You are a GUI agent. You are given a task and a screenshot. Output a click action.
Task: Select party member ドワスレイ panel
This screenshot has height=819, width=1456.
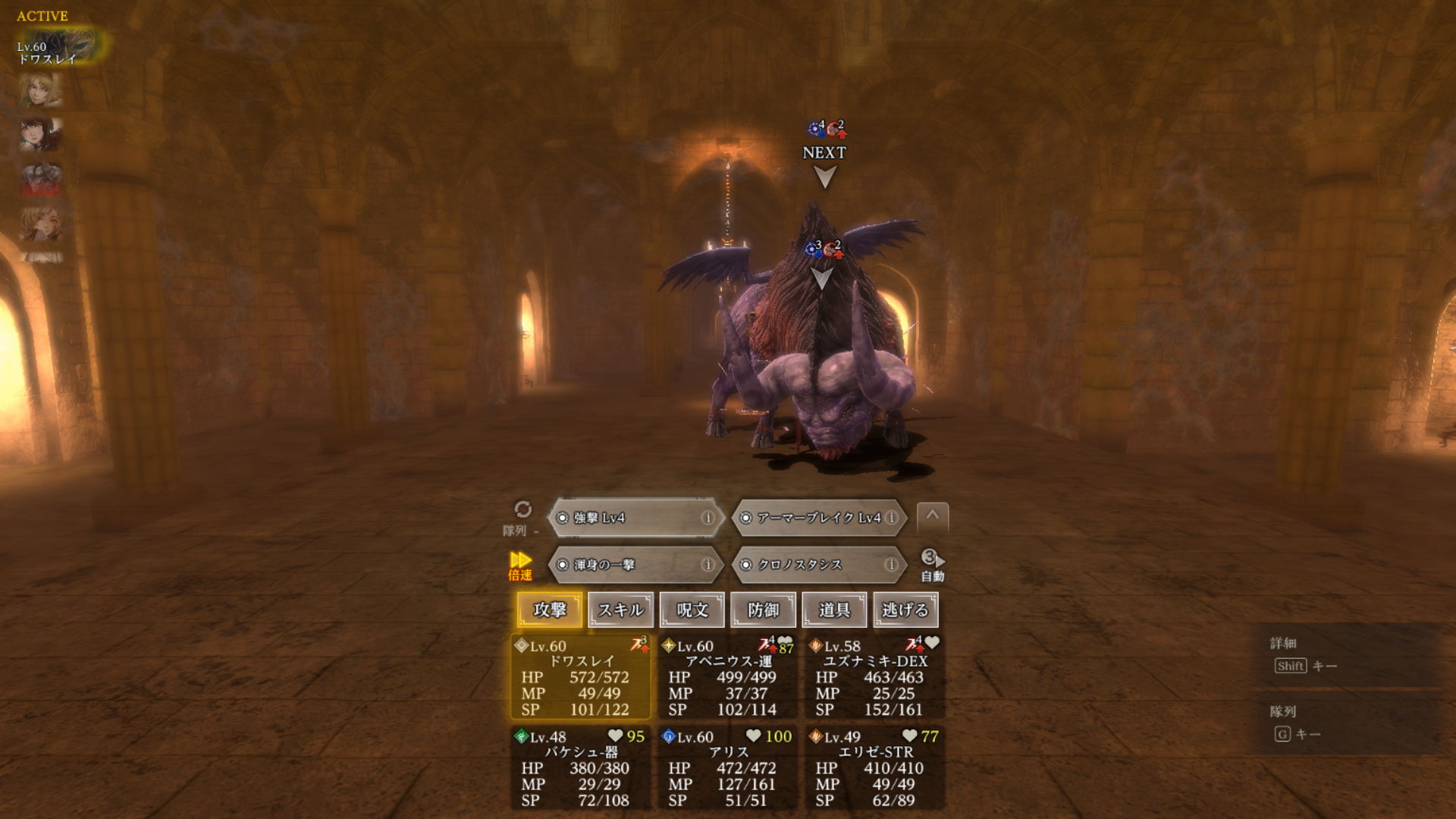[x=581, y=677]
